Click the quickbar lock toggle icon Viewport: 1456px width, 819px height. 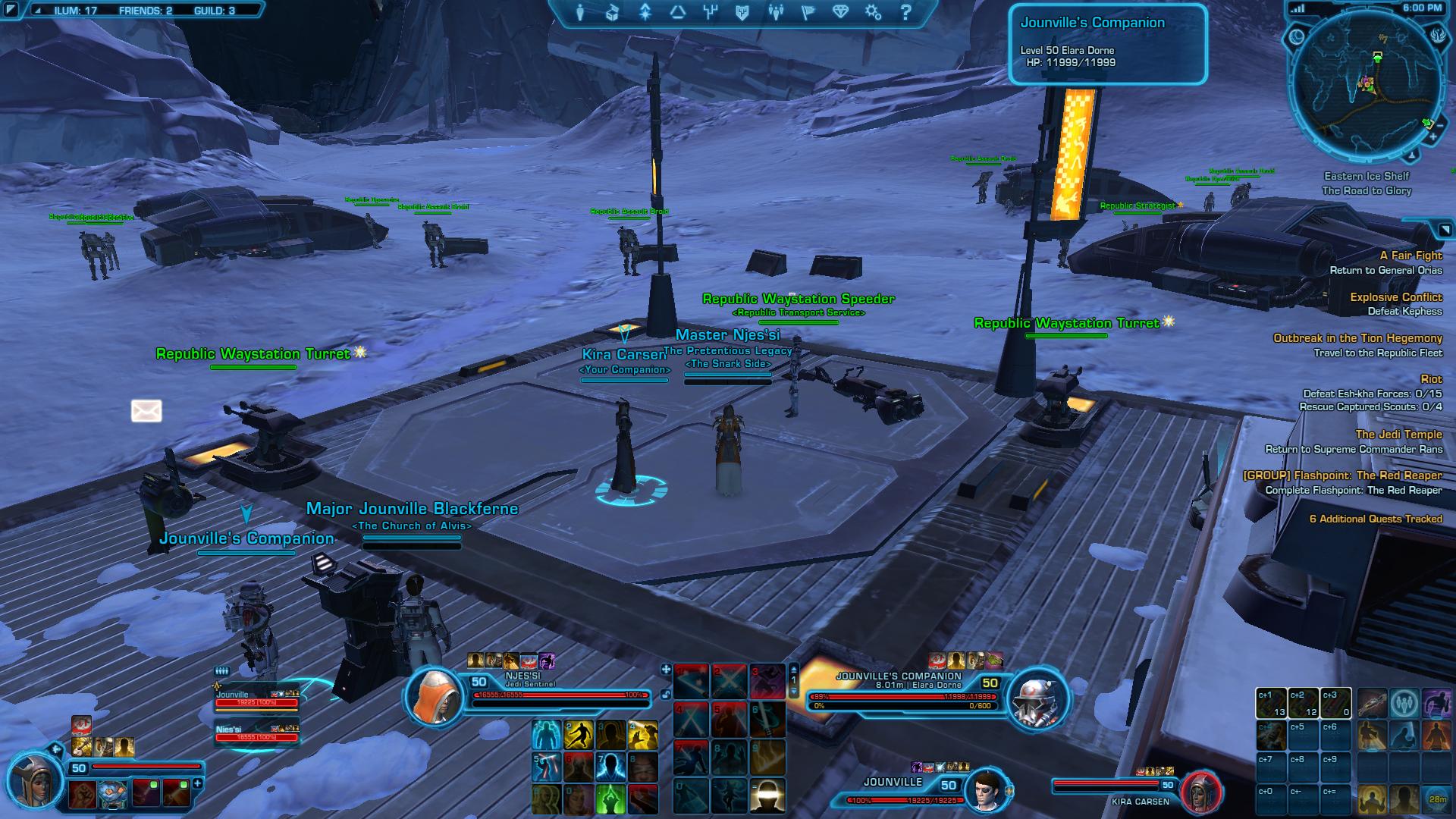tap(666, 693)
